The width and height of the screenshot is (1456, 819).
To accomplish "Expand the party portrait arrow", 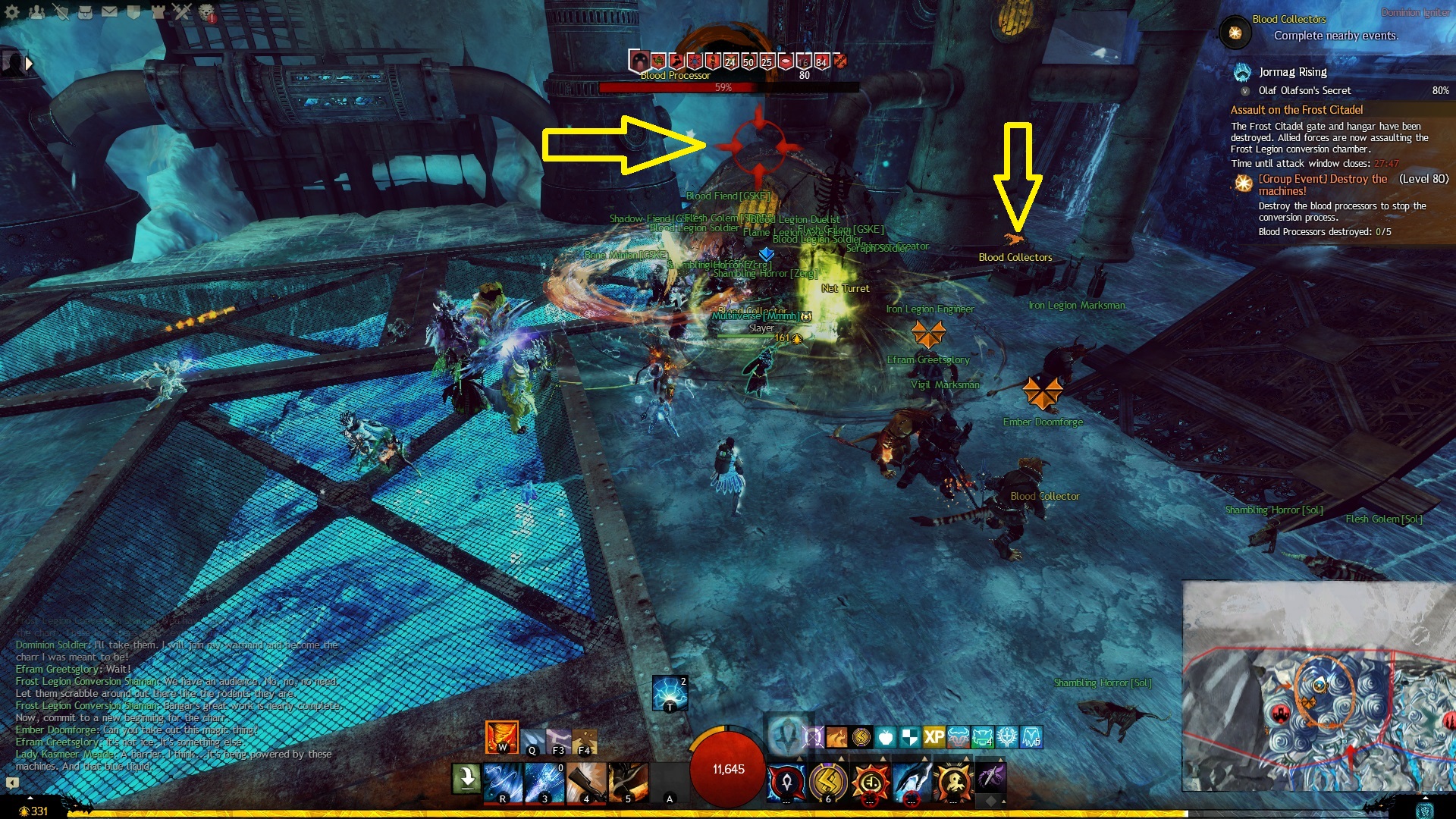I will pyautogui.click(x=30, y=64).
